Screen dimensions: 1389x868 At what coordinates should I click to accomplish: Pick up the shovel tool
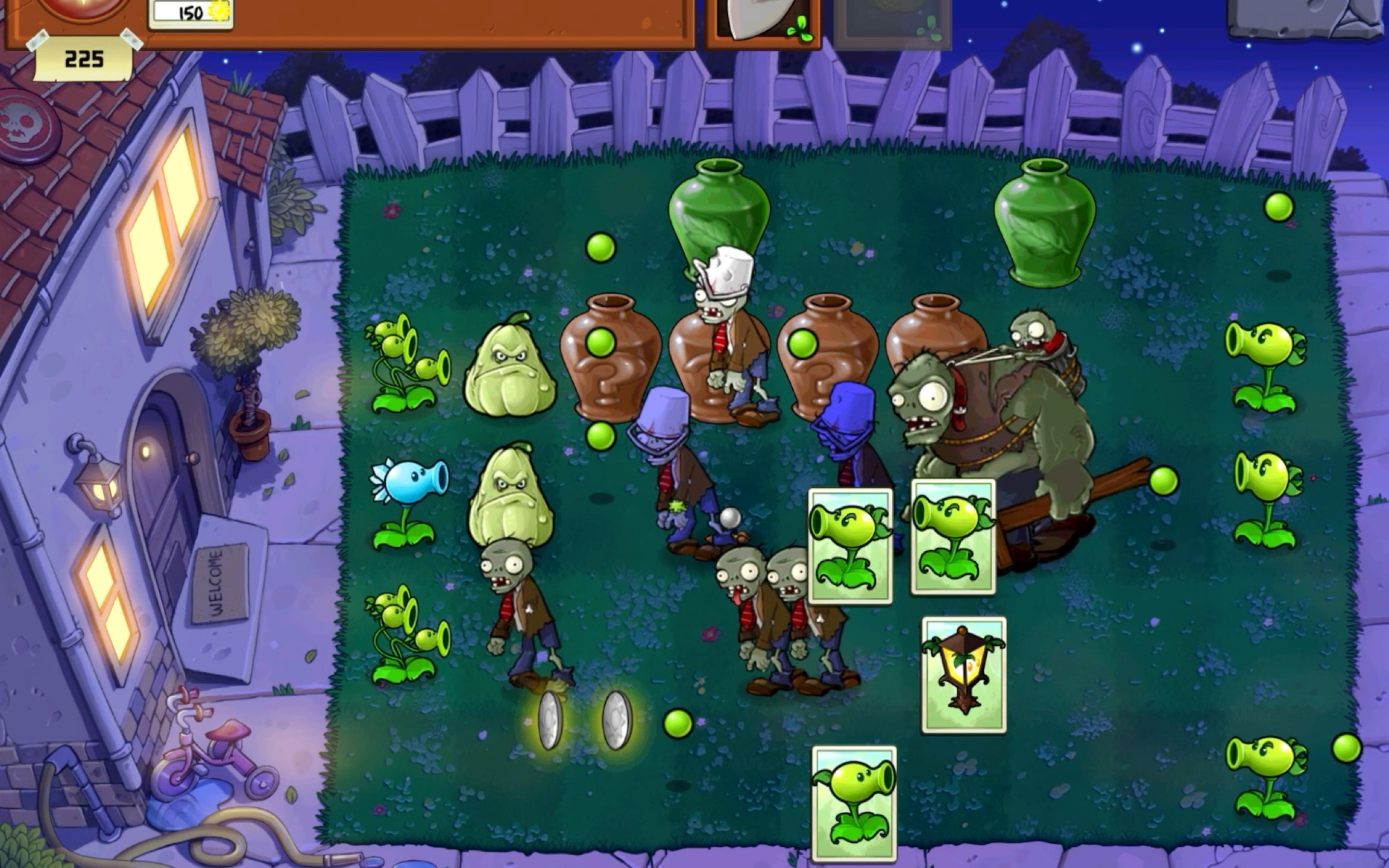pos(762,22)
